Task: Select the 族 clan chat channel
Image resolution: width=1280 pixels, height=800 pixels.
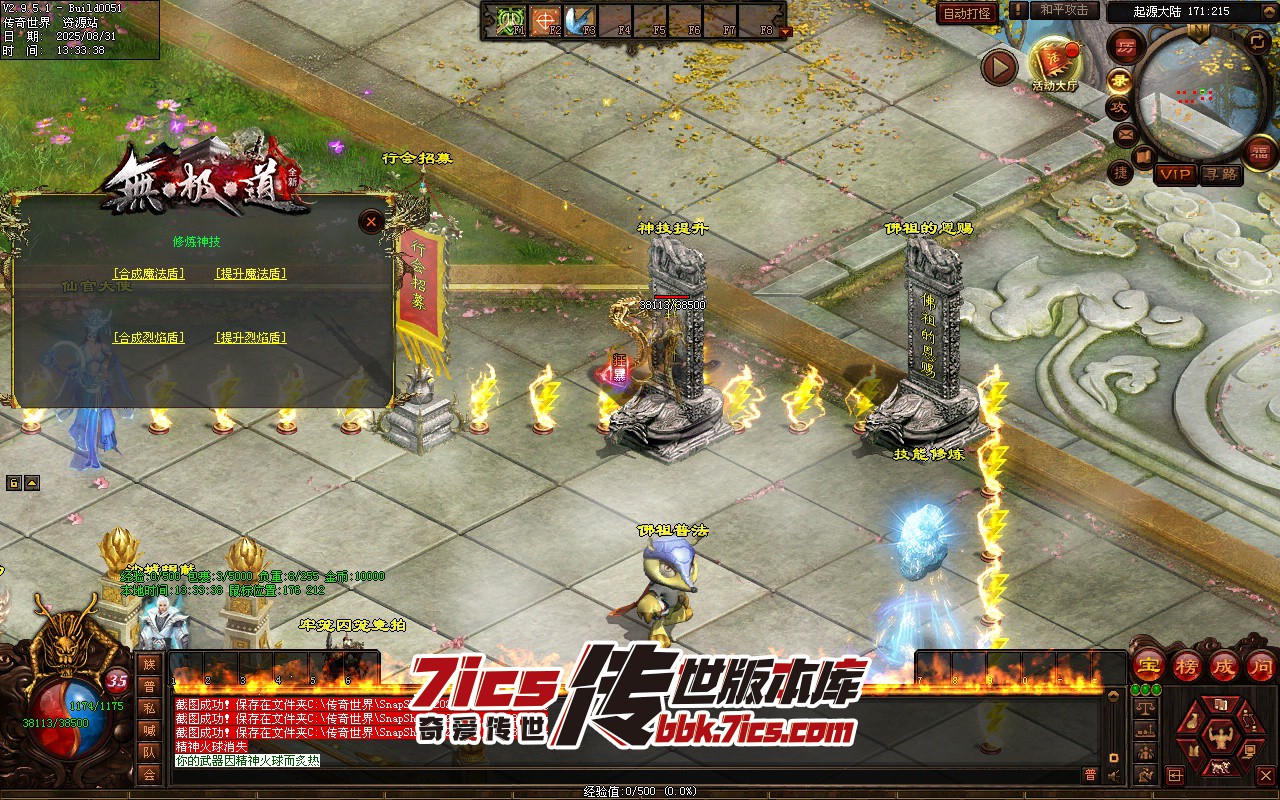Action: click(x=149, y=664)
